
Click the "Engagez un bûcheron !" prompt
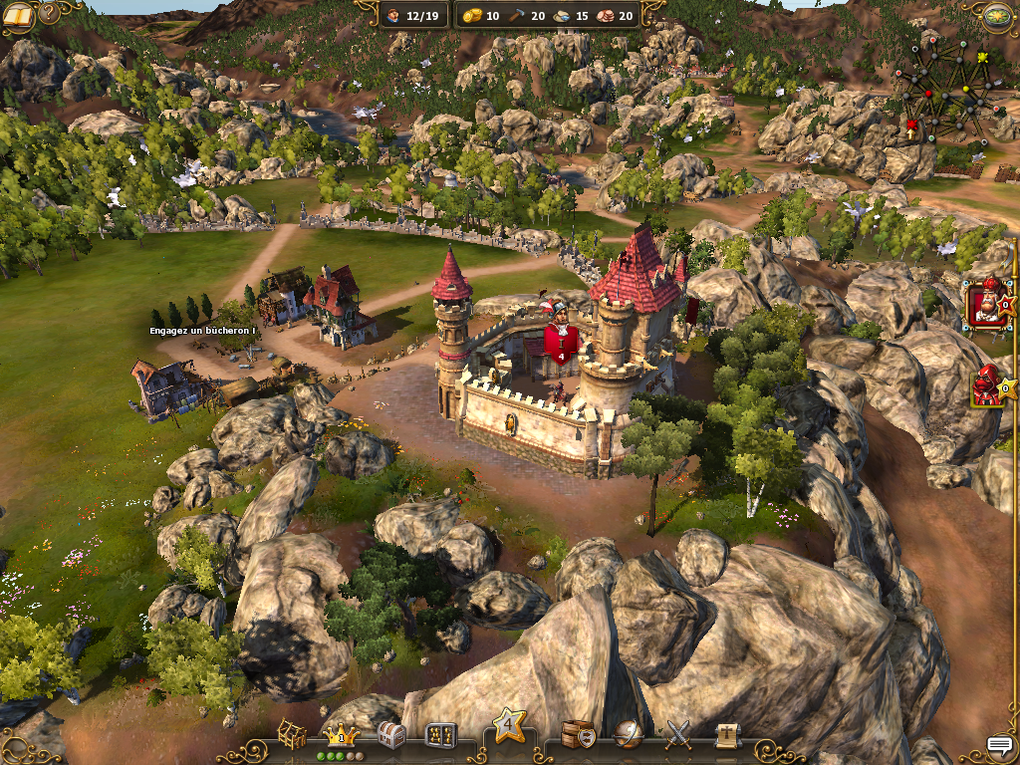[203, 330]
